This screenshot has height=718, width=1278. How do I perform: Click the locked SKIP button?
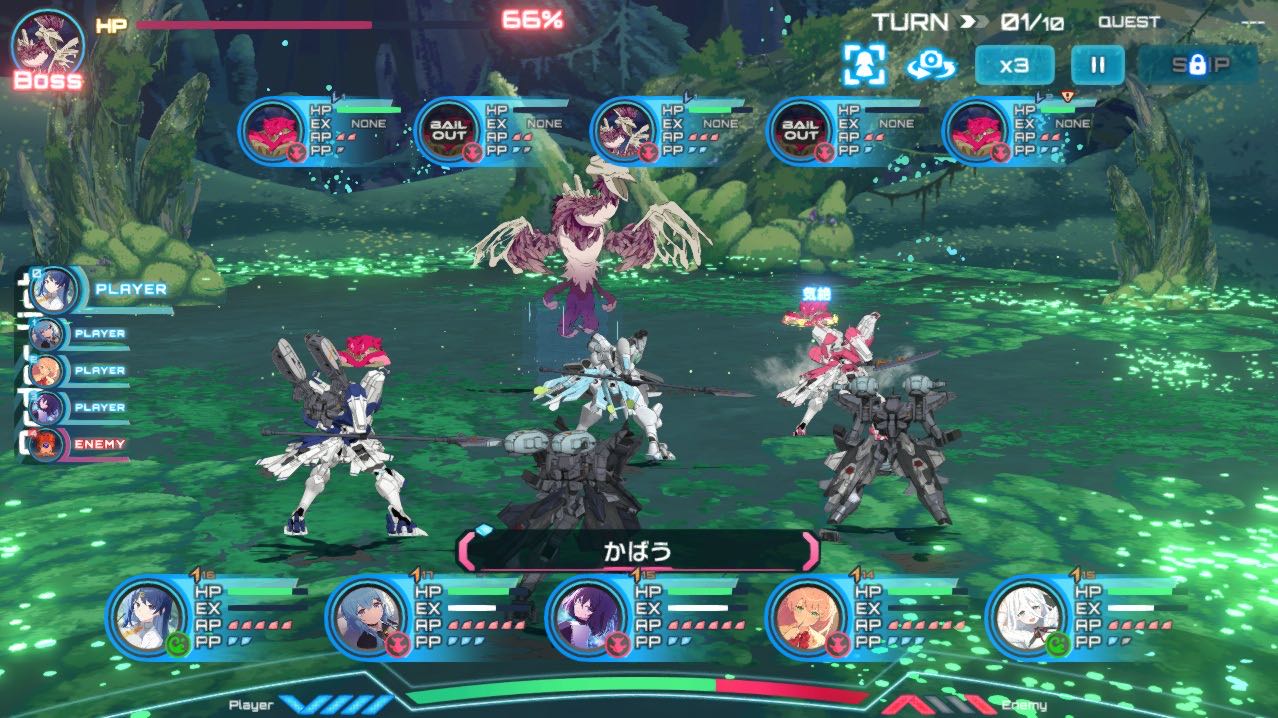[1198, 66]
